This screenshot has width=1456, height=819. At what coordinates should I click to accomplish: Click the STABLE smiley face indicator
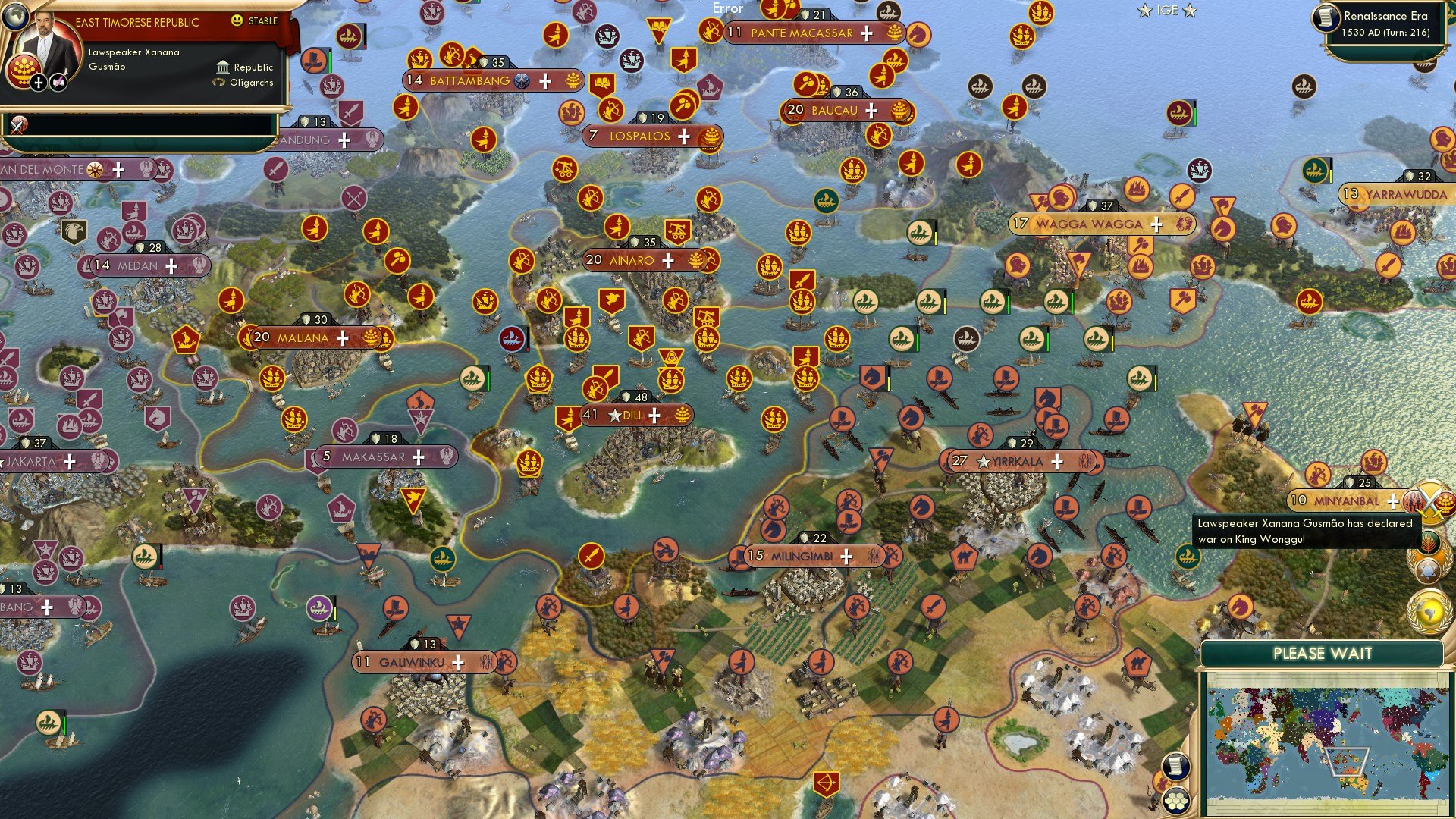236,20
